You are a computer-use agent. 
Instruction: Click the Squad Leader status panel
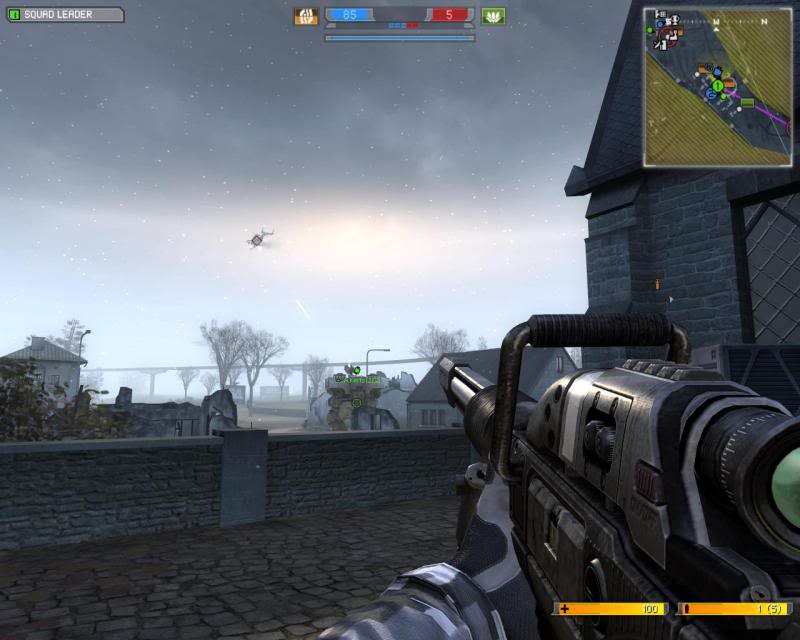pos(65,15)
